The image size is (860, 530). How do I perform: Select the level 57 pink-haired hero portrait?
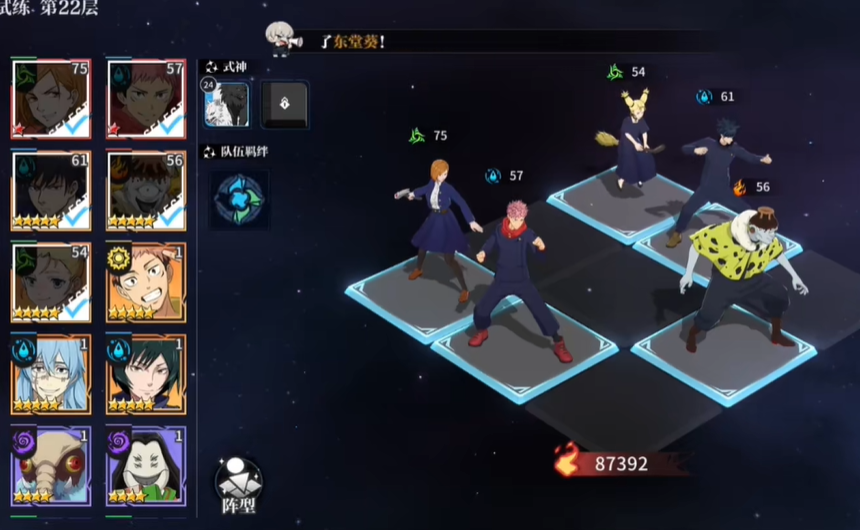pos(146,99)
